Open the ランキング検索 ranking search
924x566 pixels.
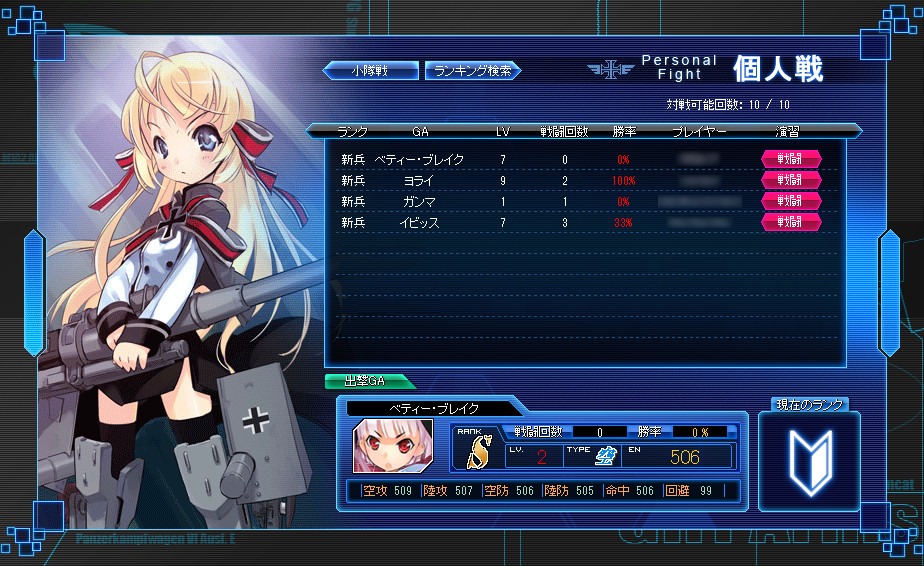tap(473, 71)
